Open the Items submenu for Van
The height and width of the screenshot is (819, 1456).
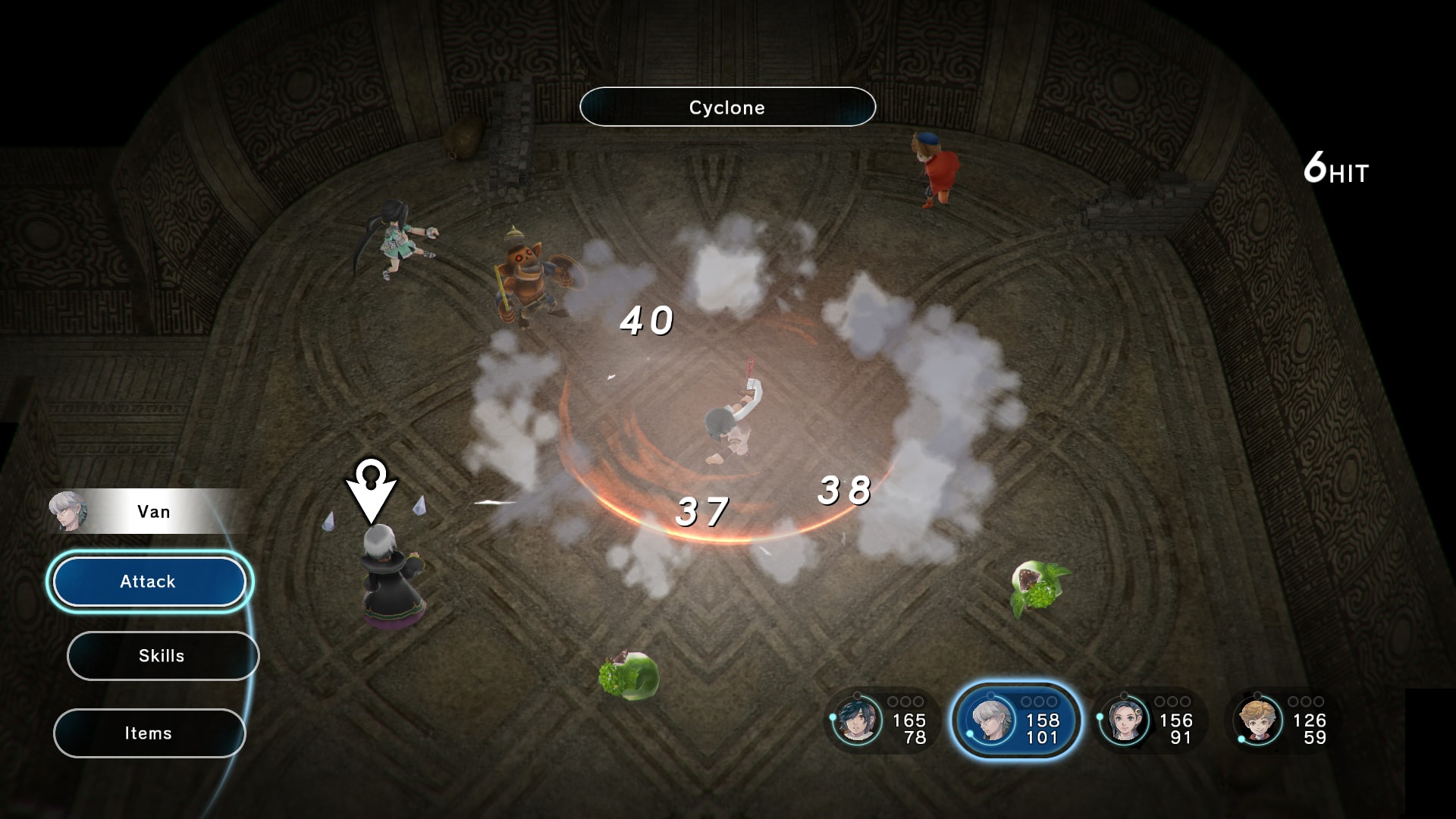point(149,733)
